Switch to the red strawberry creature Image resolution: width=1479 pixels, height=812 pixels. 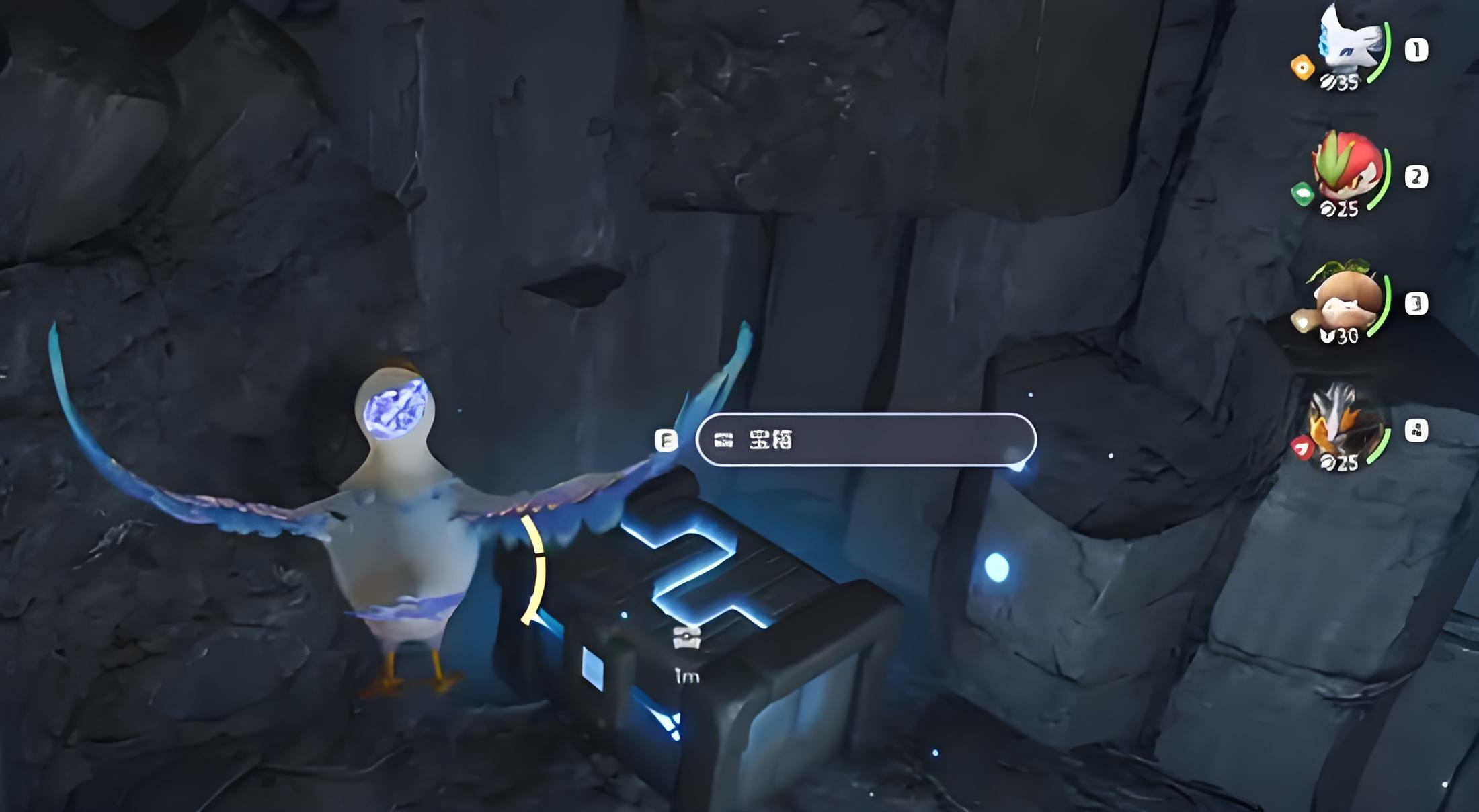coord(1347,173)
